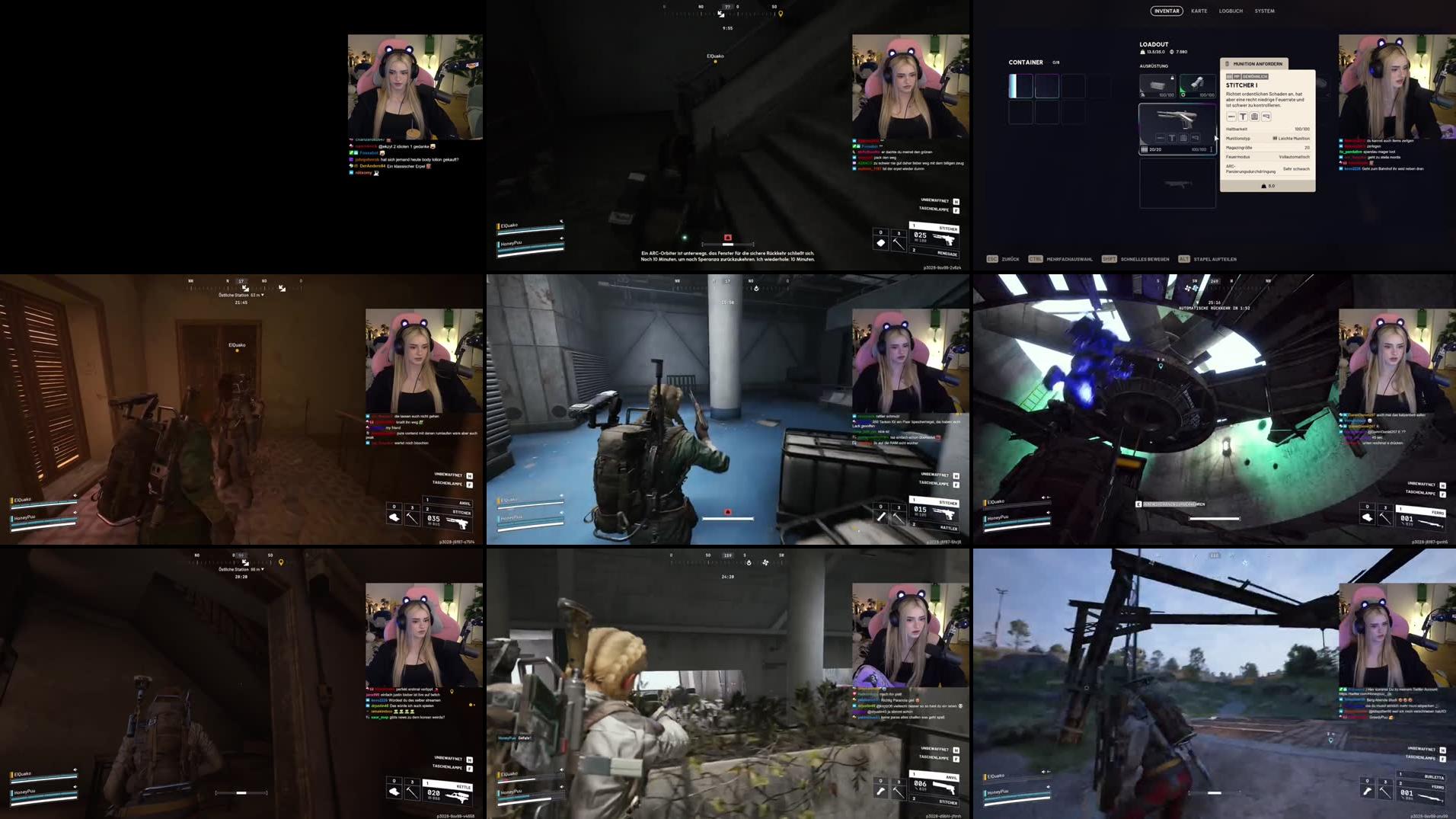Screen dimensions: 1456x819
Task: Open the Logbuch tab
Action: [1231, 11]
